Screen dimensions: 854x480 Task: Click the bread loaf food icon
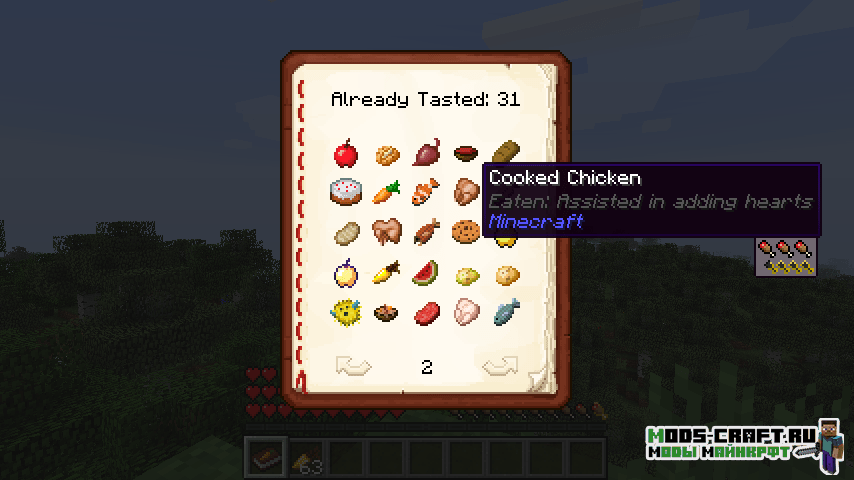[506, 152]
